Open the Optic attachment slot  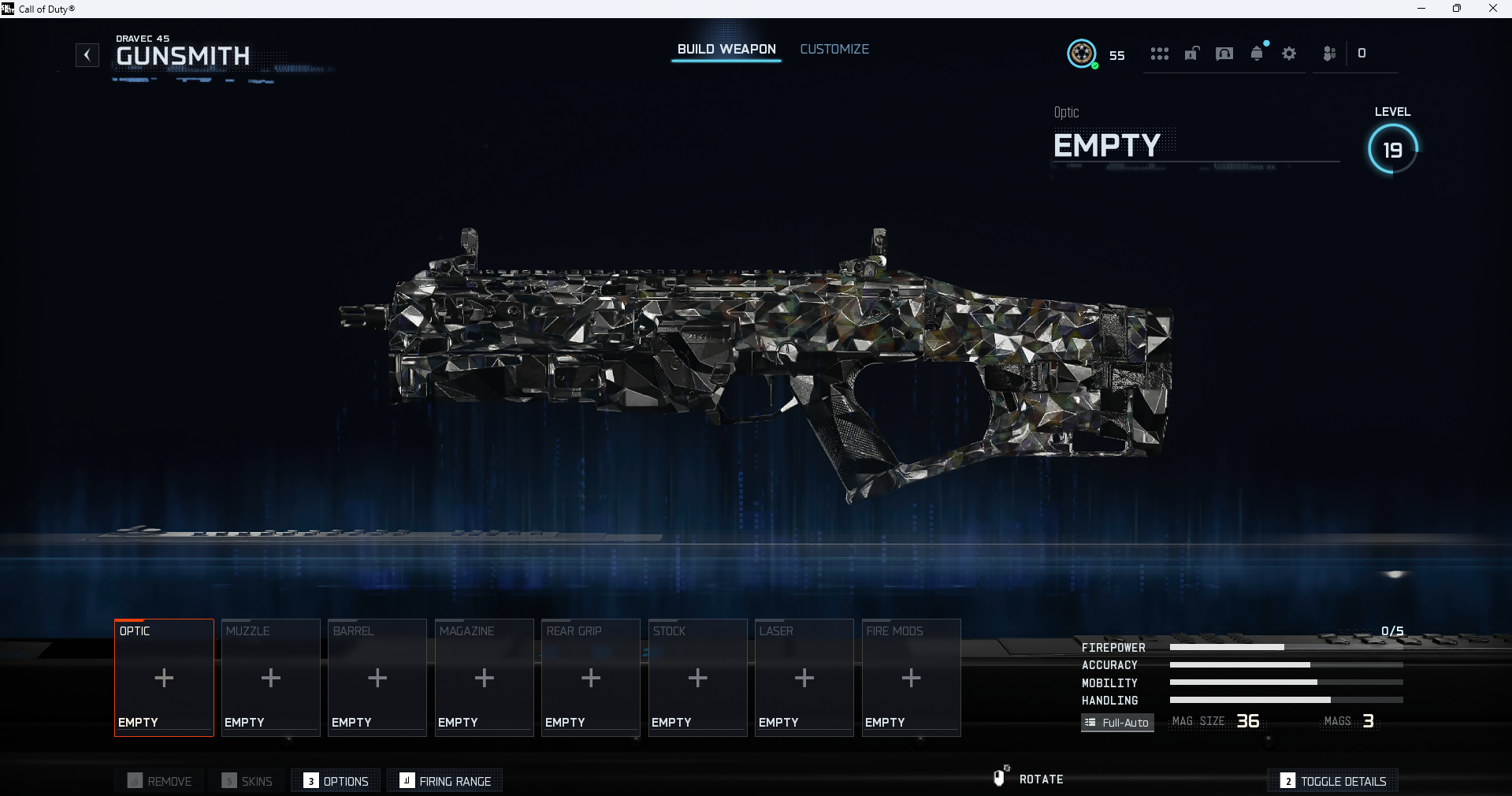click(164, 678)
